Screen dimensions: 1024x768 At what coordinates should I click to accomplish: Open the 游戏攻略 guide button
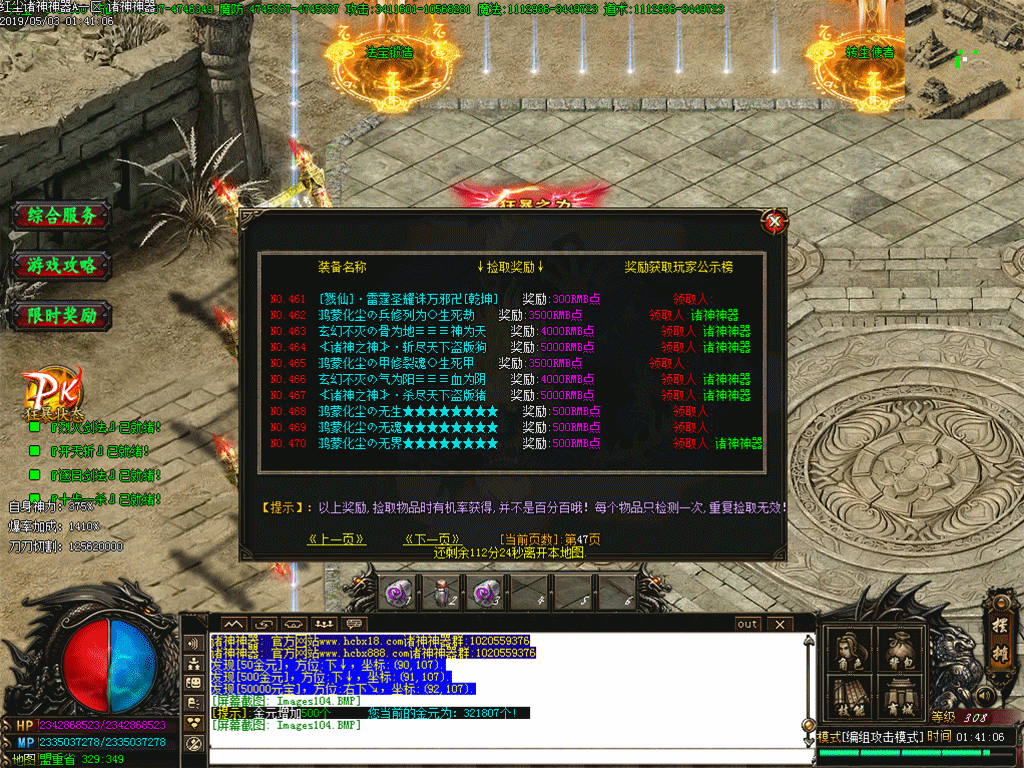[x=62, y=266]
